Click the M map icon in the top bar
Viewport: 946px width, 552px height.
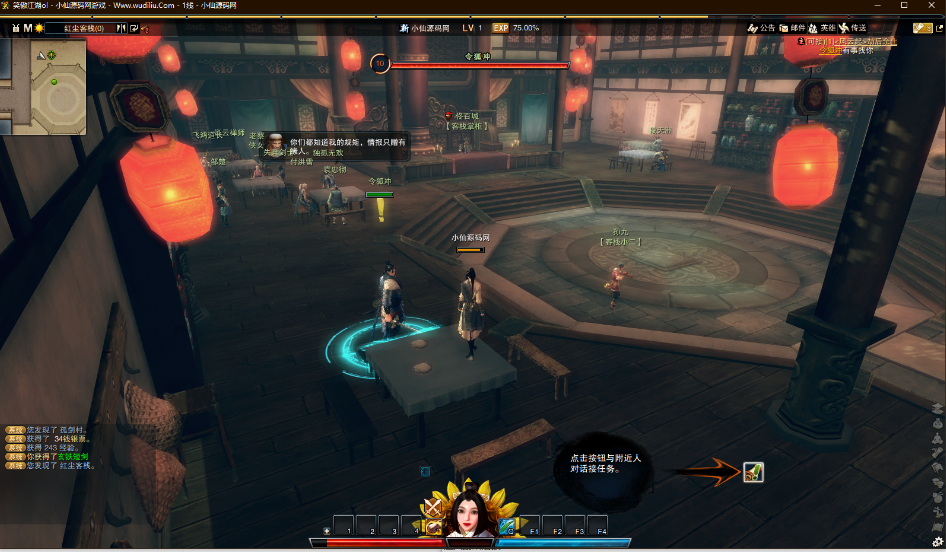(x=28, y=28)
